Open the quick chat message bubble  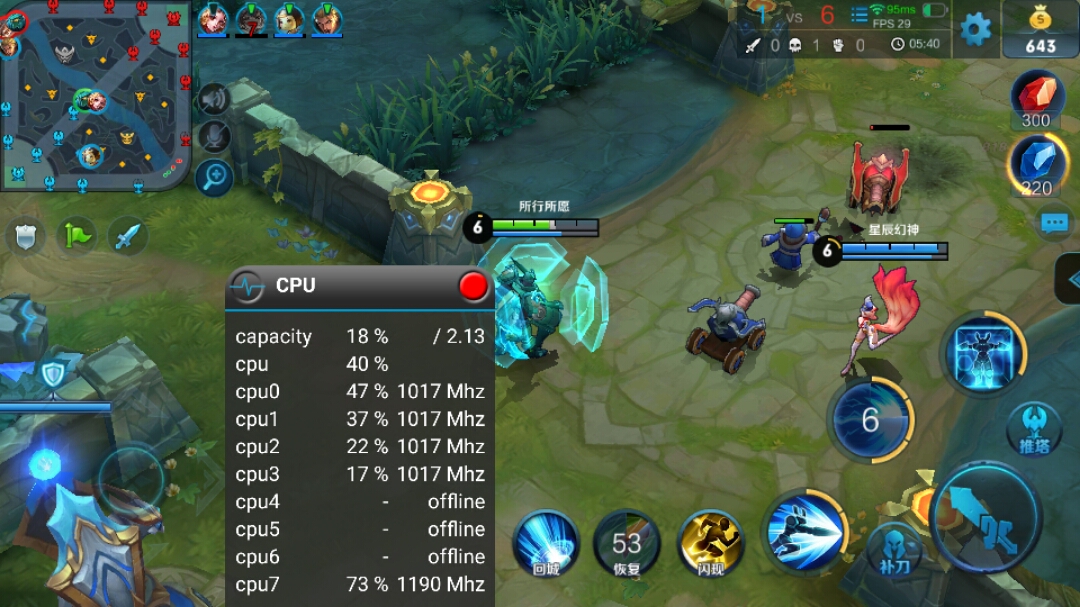(x=1054, y=223)
